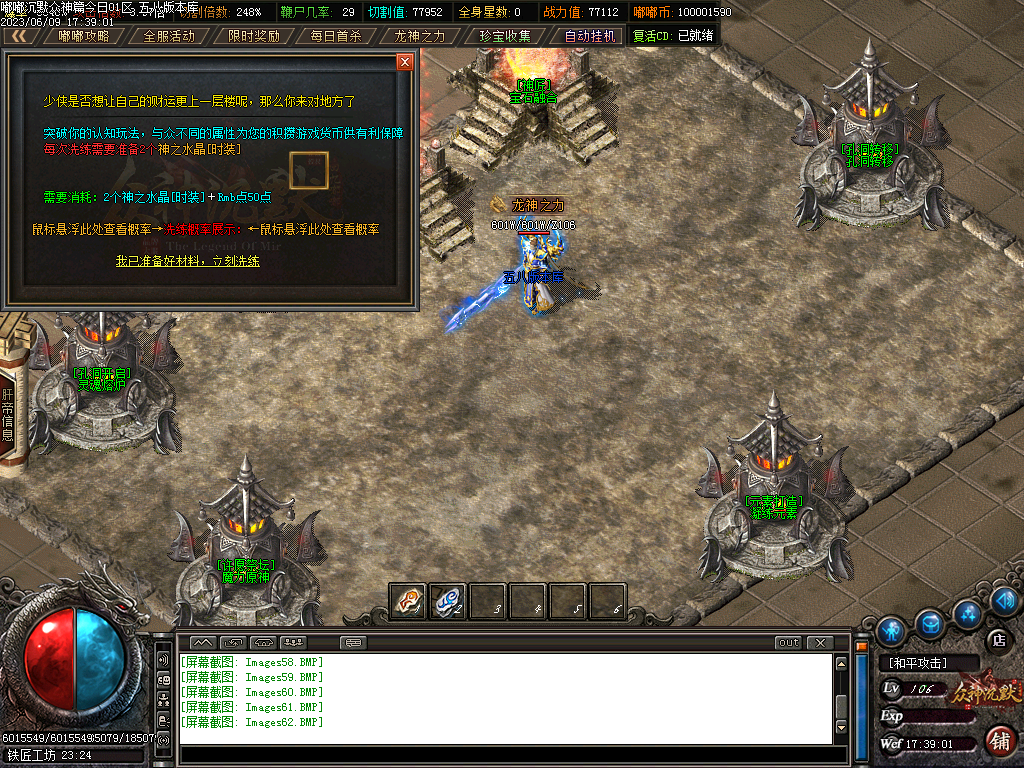Close the refining dialog window
This screenshot has height=768, width=1024.
point(405,62)
